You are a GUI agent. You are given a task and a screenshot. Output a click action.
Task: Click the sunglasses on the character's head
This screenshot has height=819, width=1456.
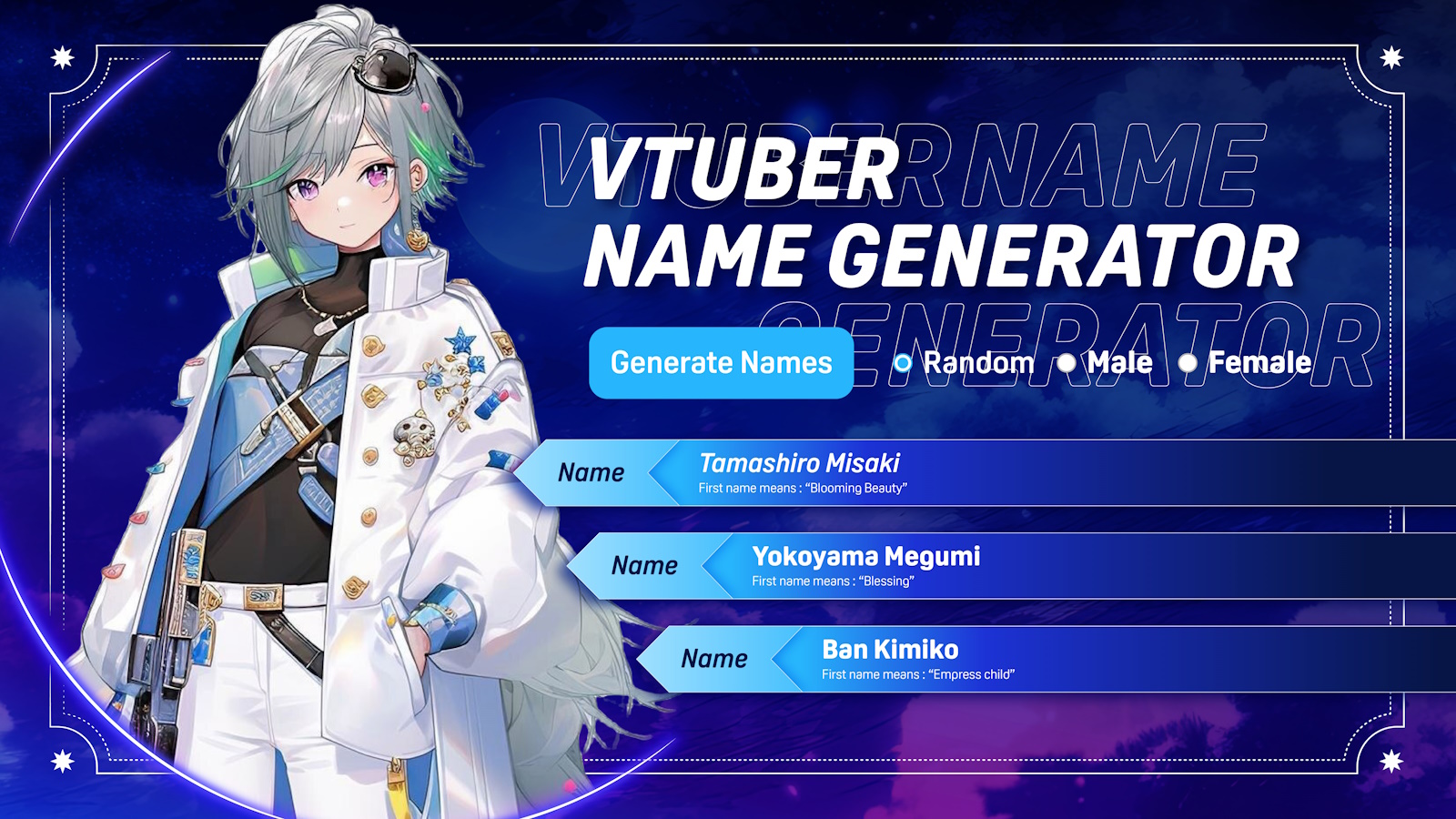386,71
